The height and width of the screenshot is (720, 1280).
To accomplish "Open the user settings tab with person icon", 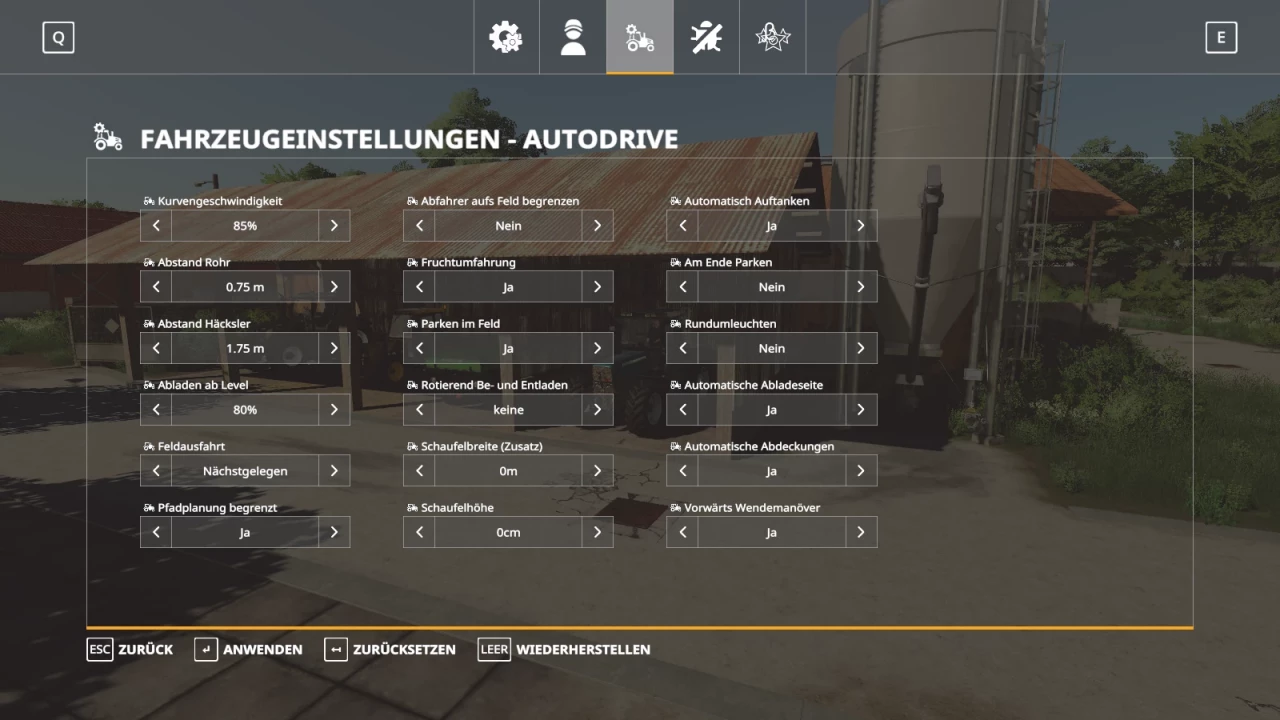I will pyautogui.click(x=572, y=37).
